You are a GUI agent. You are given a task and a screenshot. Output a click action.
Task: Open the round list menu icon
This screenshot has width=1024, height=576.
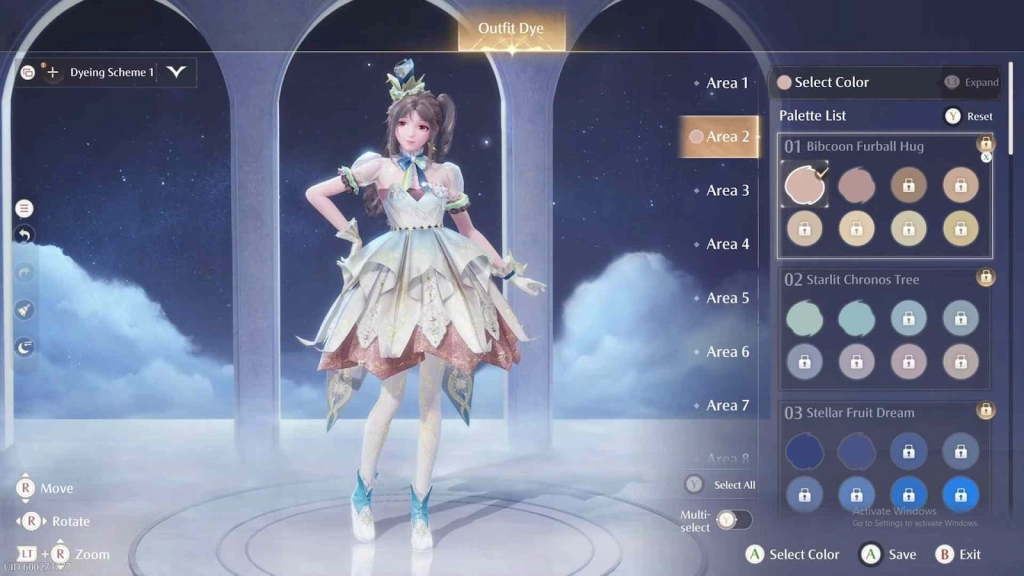click(x=25, y=208)
